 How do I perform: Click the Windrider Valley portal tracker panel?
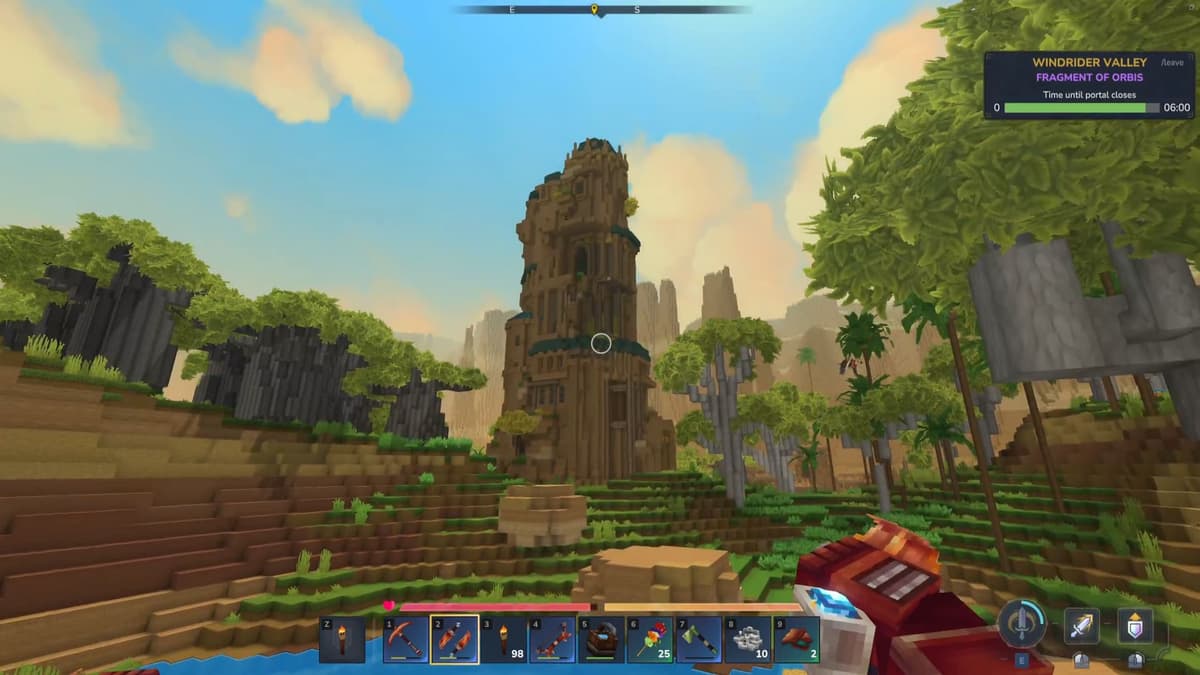click(1090, 85)
